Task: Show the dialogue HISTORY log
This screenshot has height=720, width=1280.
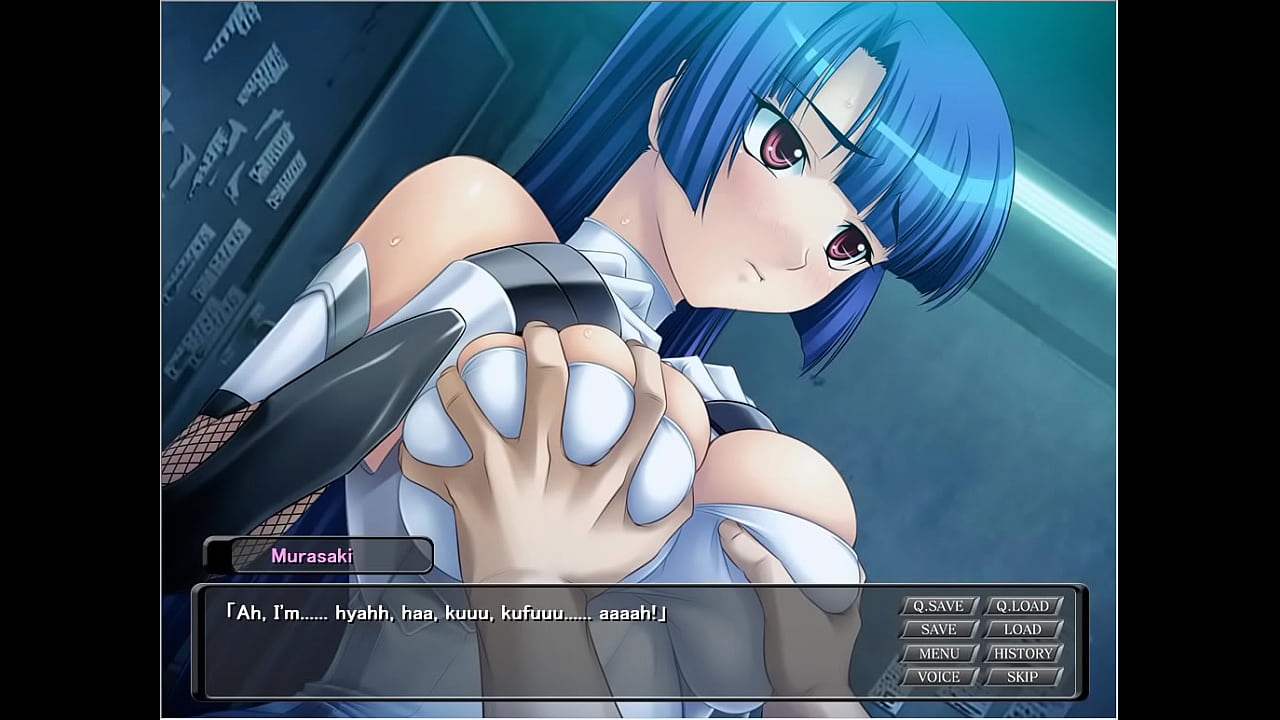Action: [x=1022, y=654]
